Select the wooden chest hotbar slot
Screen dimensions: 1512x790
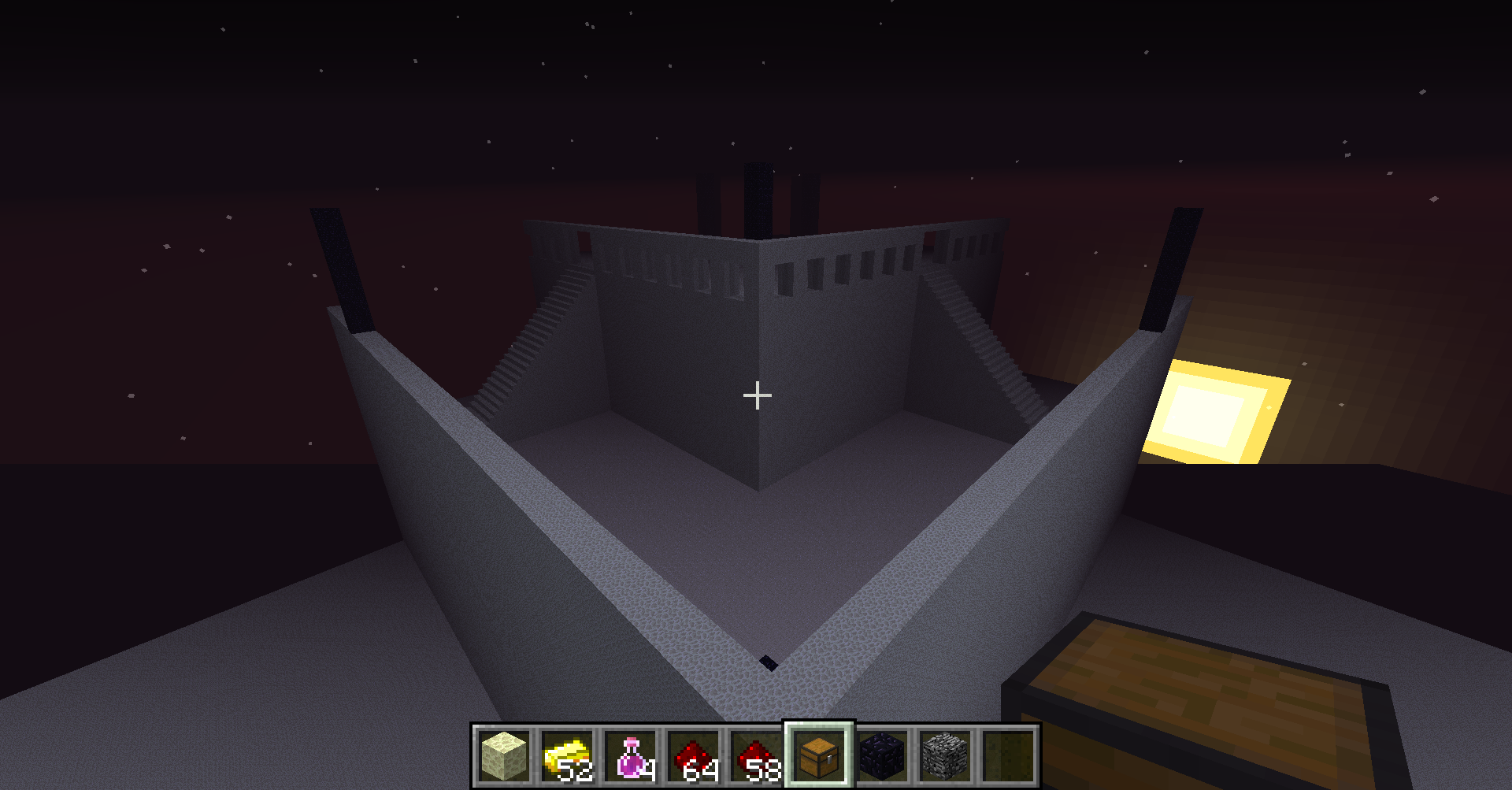click(819, 755)
